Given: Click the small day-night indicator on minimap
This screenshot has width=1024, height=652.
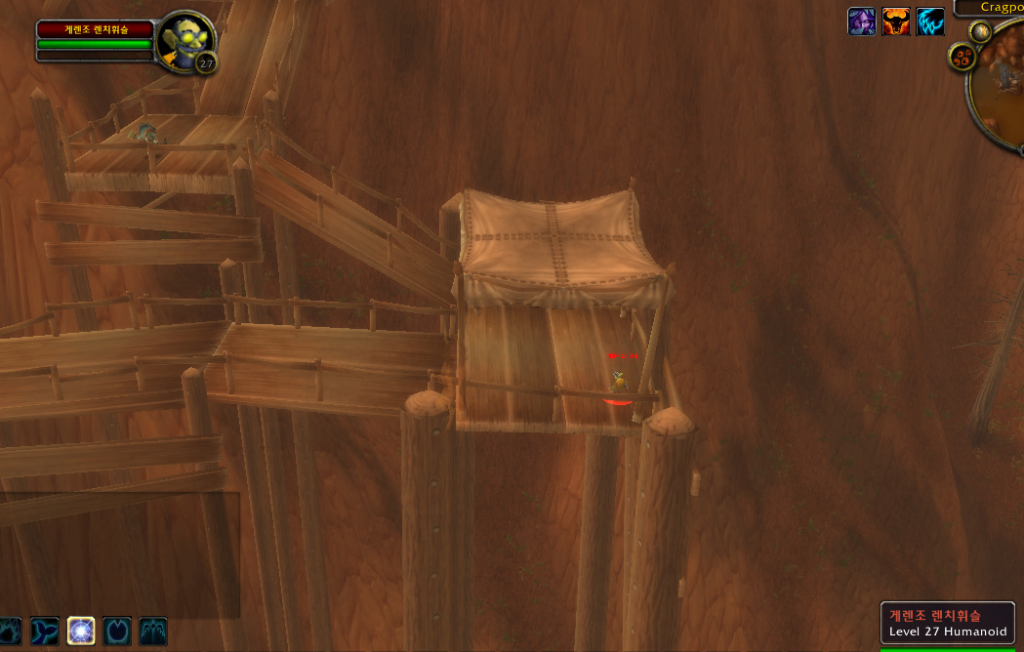Looking at the screenshot, I should point(981,31).
